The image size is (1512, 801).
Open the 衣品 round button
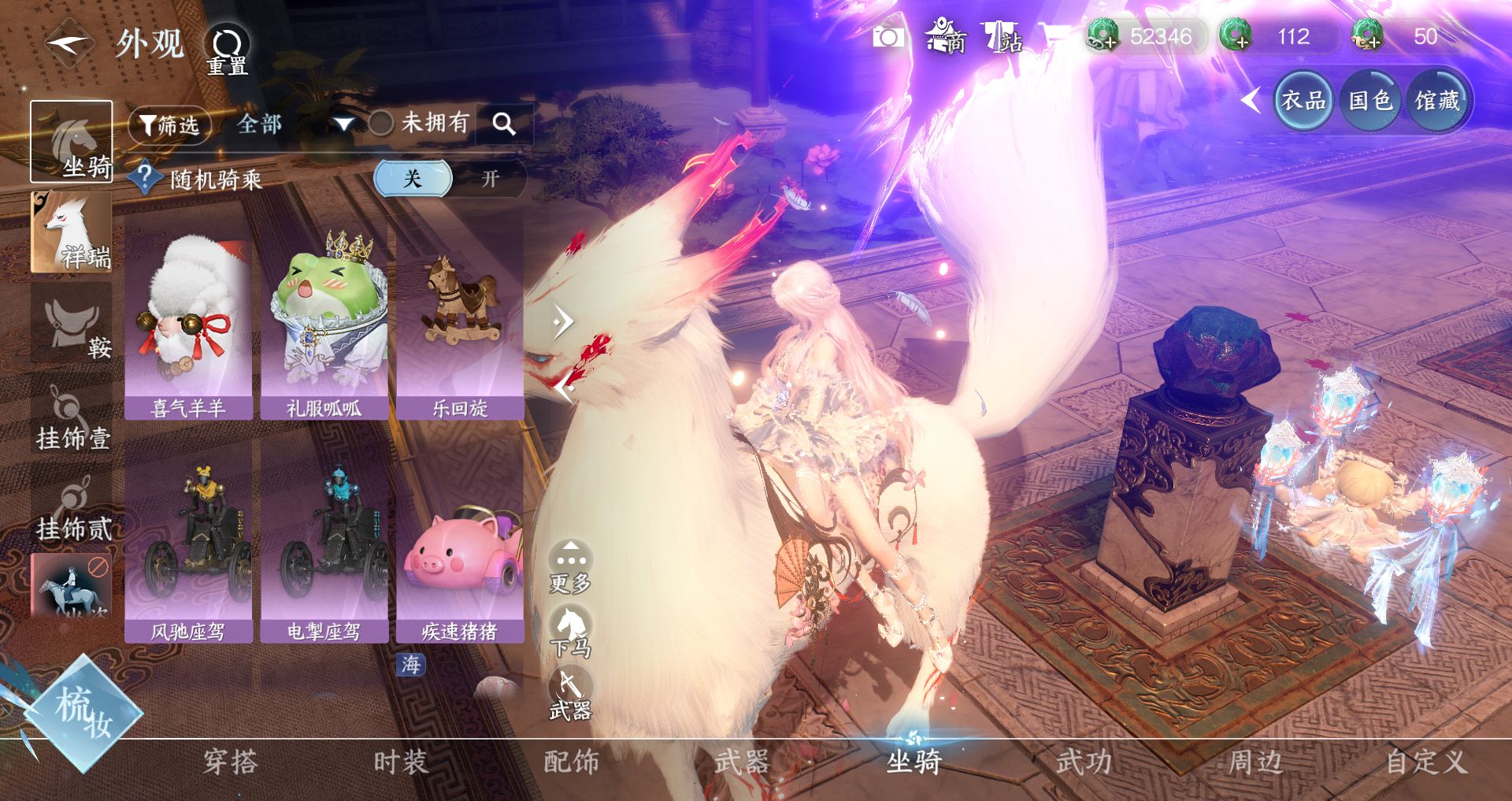1303,100
